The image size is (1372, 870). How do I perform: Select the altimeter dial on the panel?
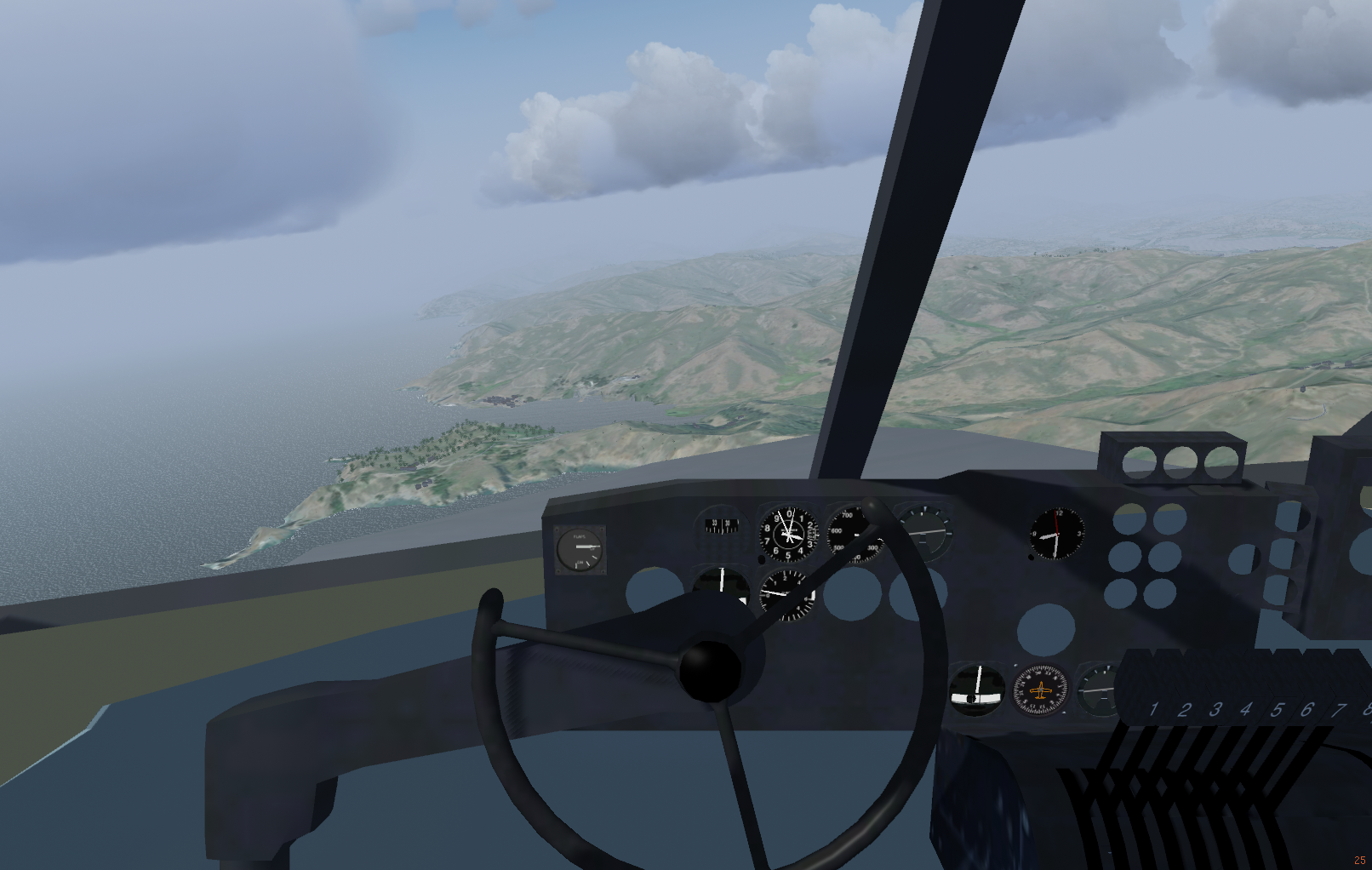click(787, 535)
